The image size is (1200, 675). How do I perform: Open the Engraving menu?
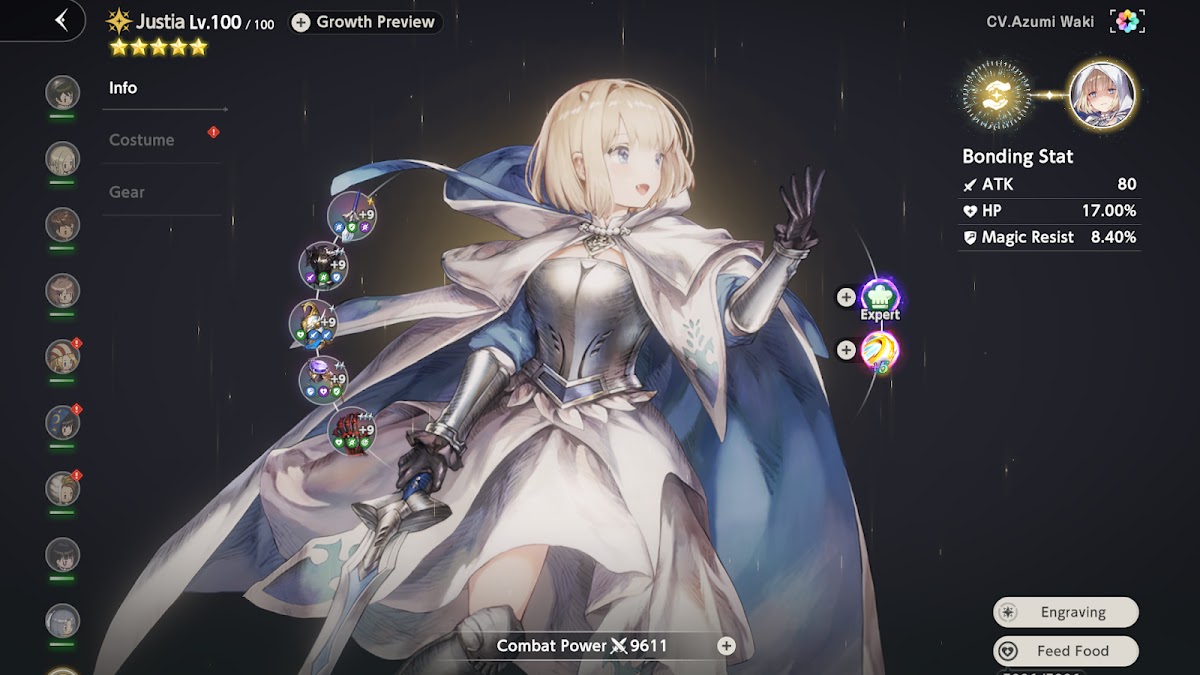click(x=1066, y=612)
